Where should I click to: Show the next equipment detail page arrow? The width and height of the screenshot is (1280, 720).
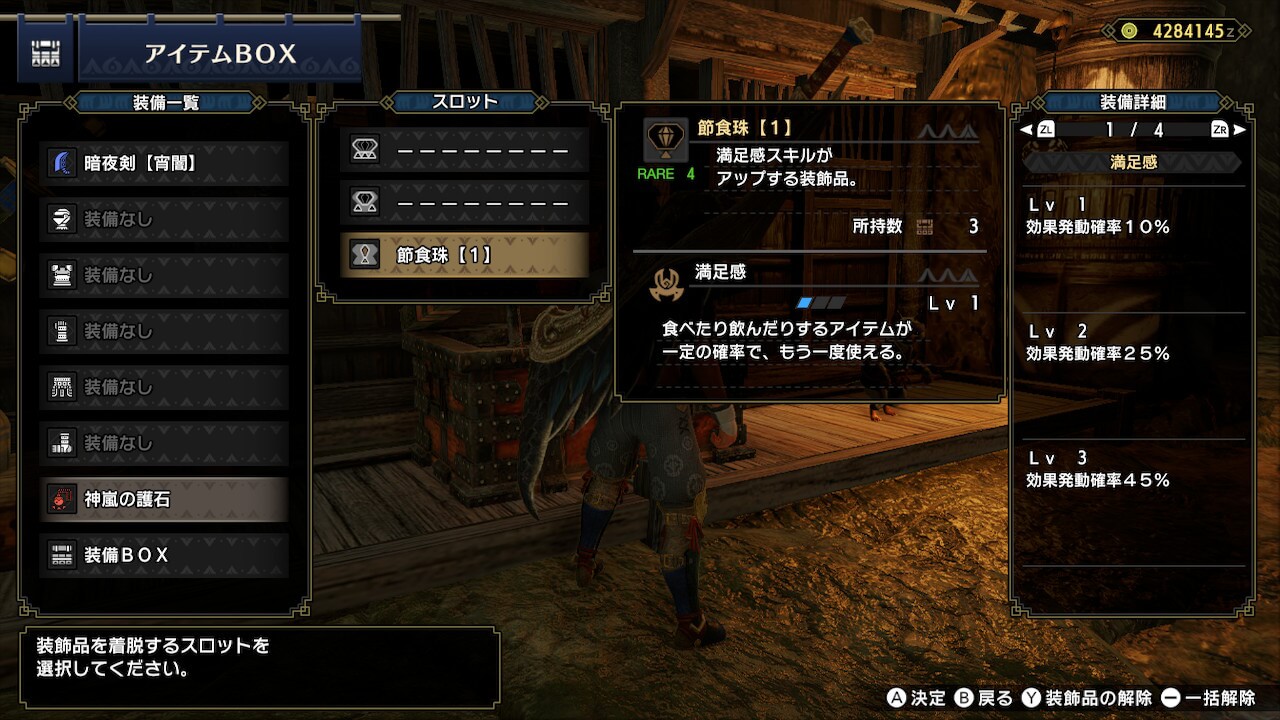coord(1240,130)
